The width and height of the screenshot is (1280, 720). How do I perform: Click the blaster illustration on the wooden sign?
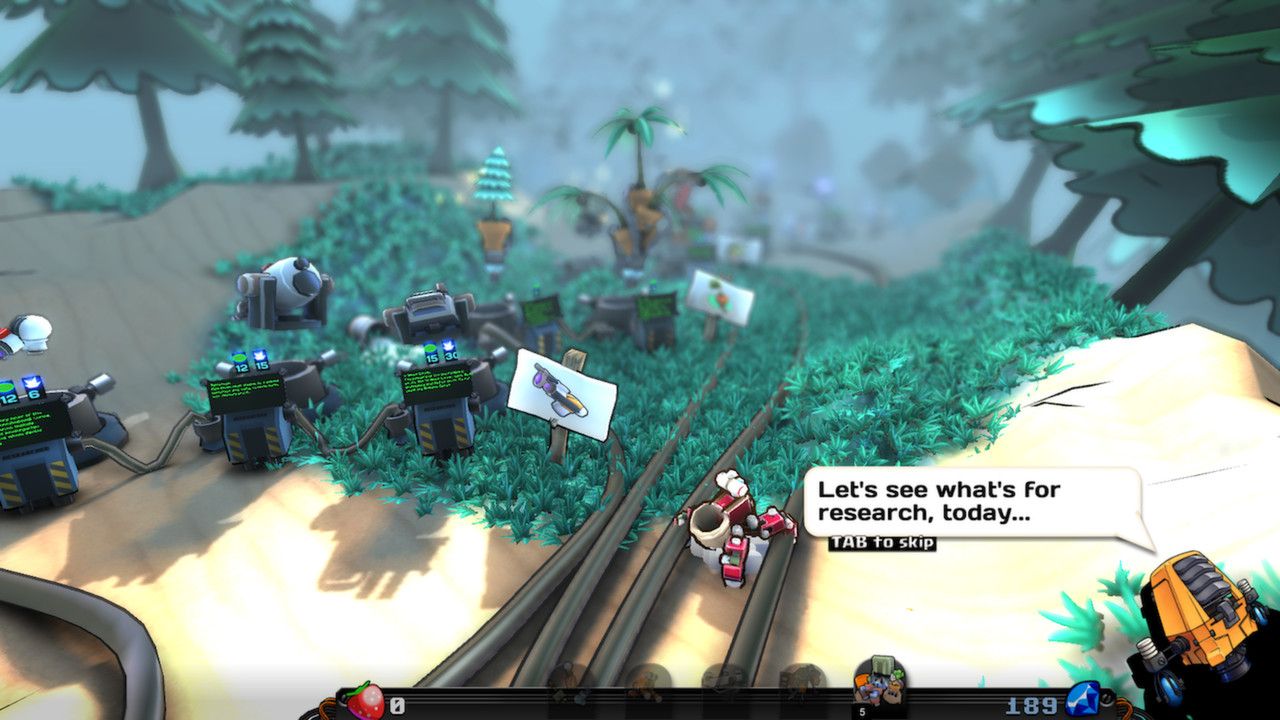point(560,390)
